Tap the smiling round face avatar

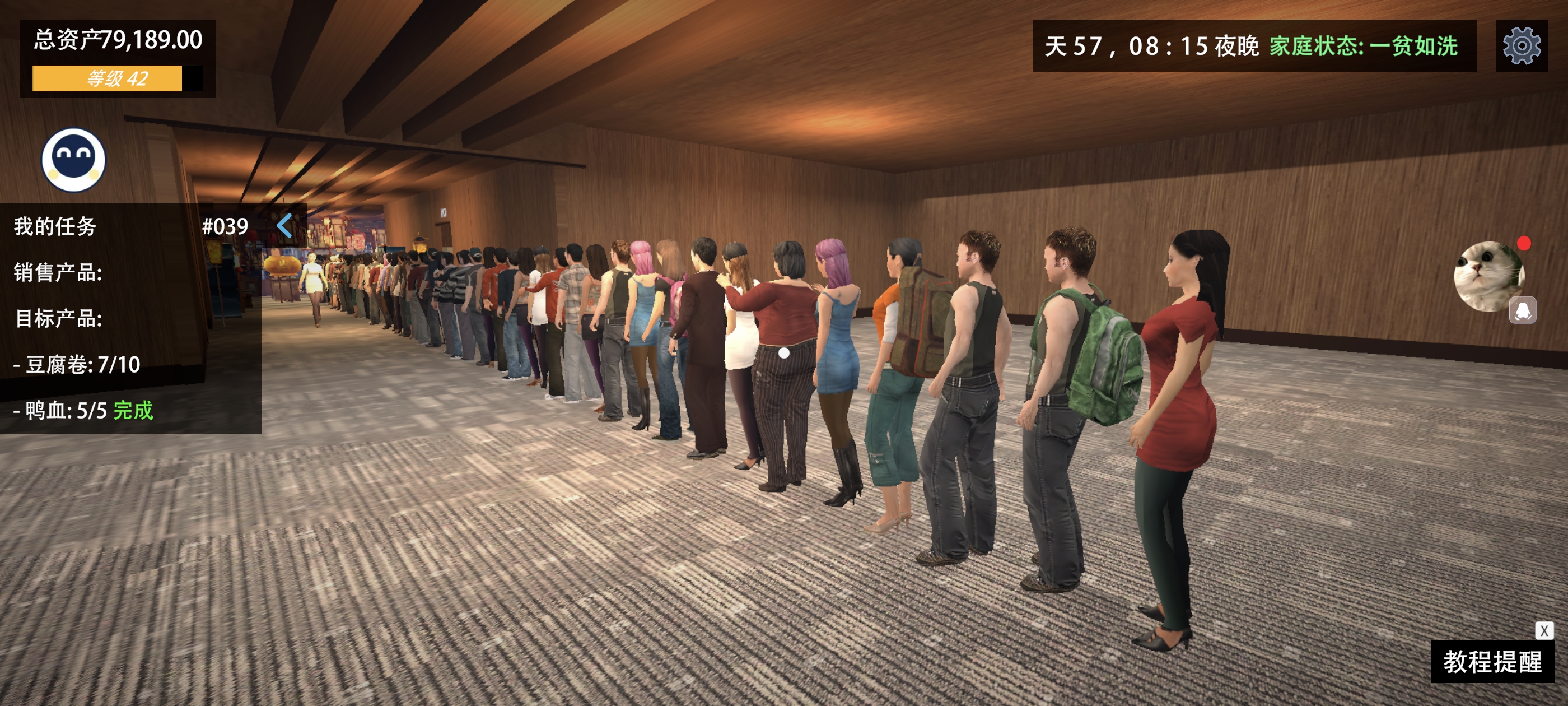point(73,160)
